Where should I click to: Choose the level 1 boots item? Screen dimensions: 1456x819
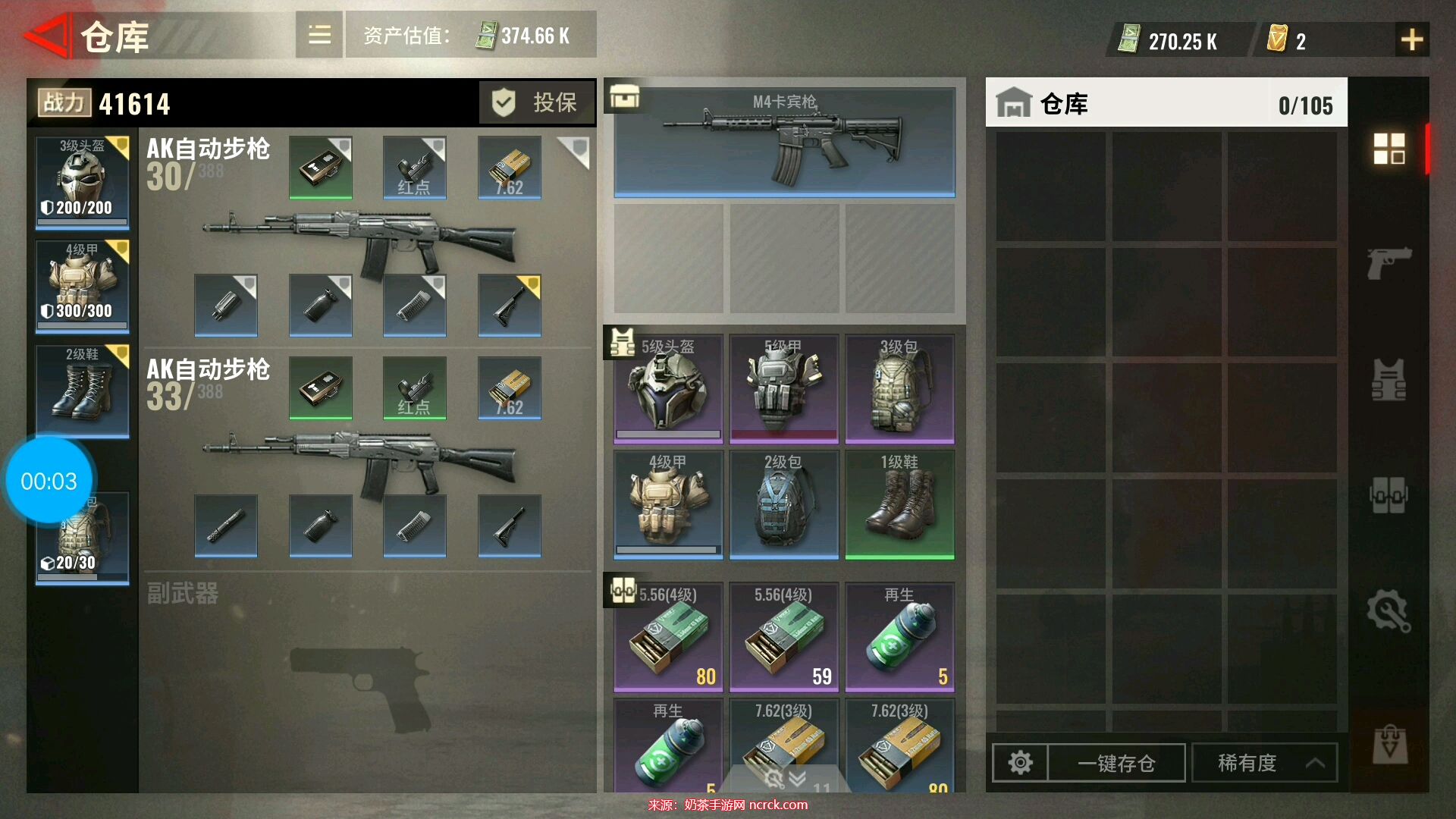[x=899, y=504]
